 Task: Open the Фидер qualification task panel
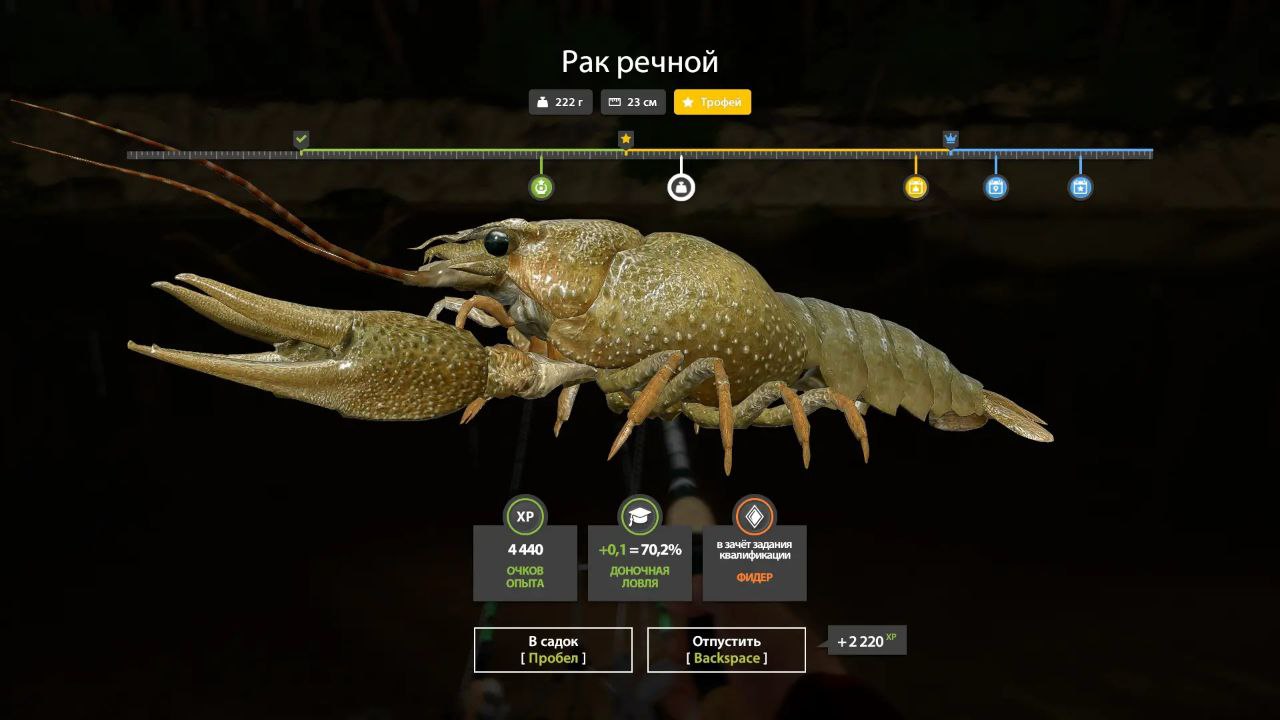pyautogui.click(x=754, y=560)
